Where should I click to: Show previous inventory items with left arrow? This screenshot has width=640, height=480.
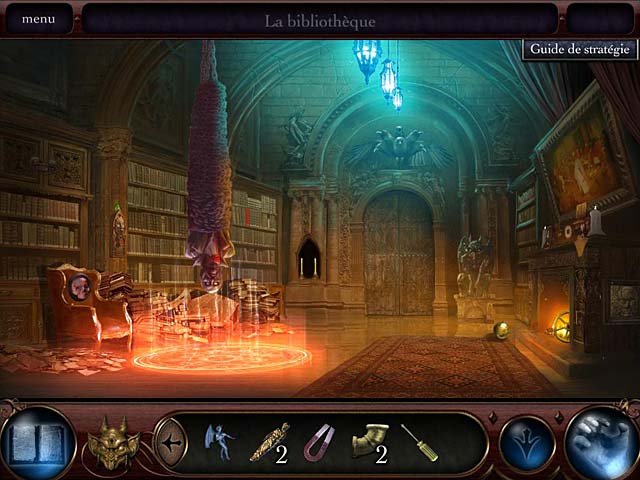click(171, 440)
